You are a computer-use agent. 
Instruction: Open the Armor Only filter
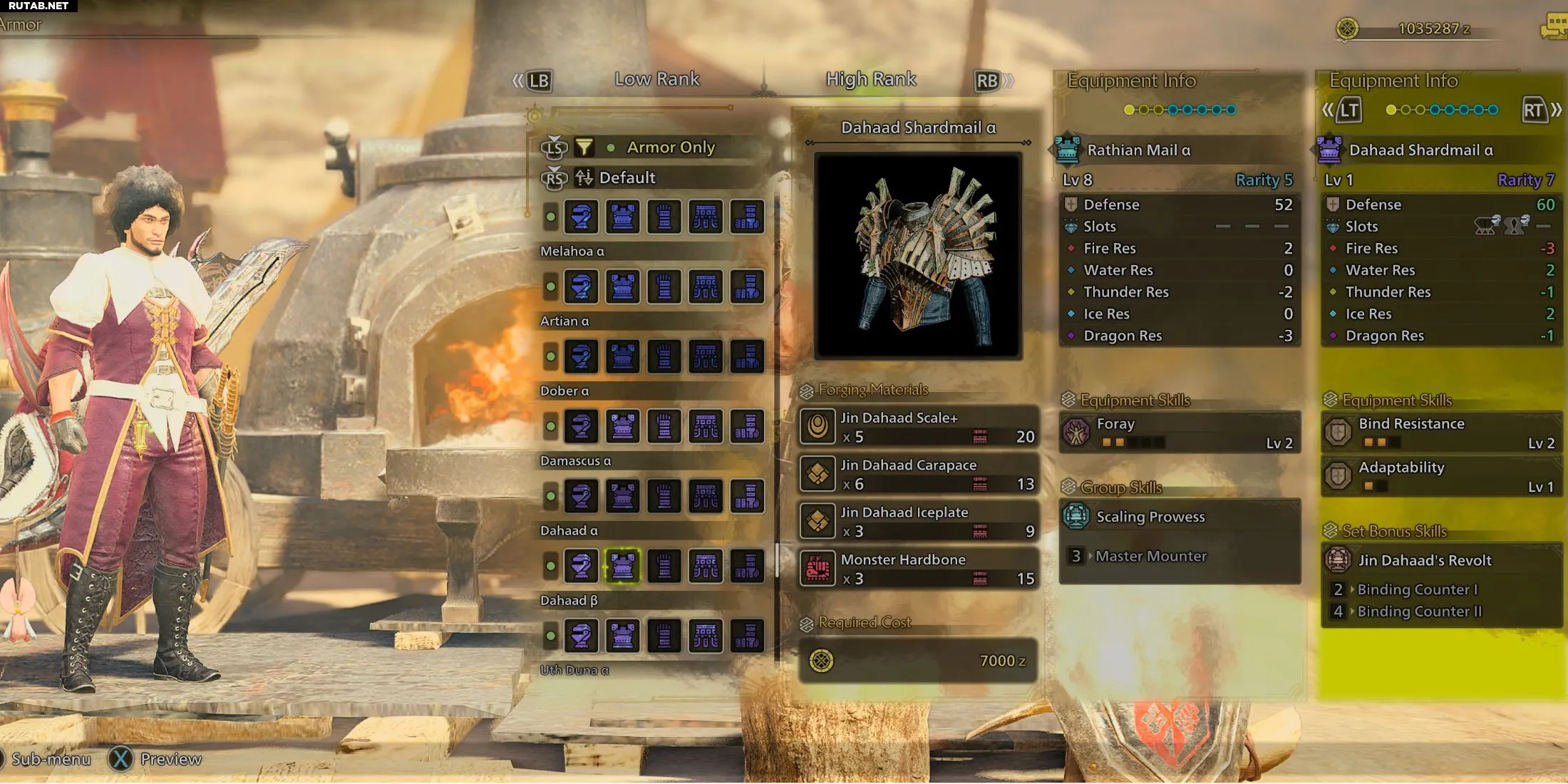(x=670, y=148)
